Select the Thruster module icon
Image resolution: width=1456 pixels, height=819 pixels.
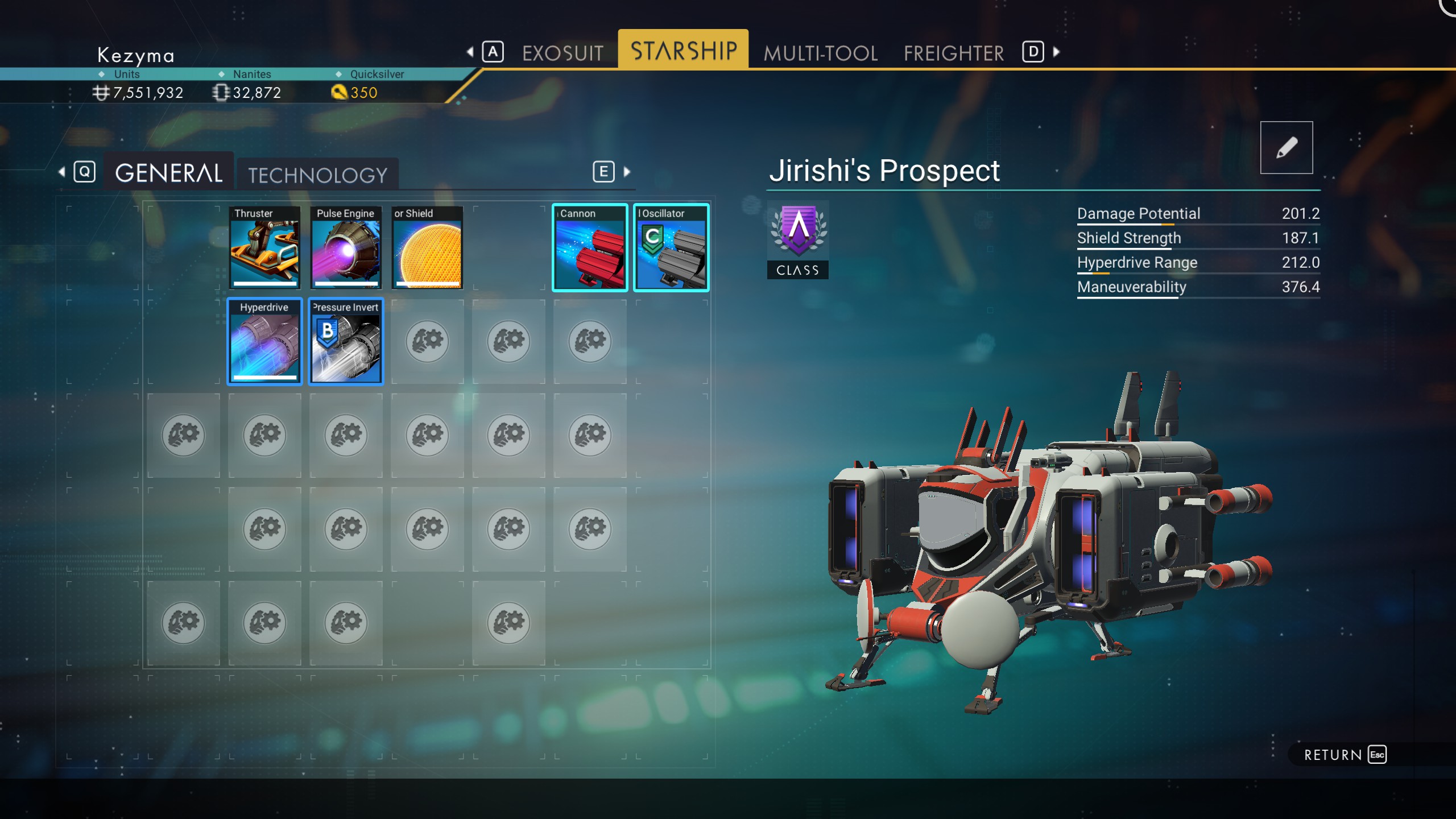point(264,247)
